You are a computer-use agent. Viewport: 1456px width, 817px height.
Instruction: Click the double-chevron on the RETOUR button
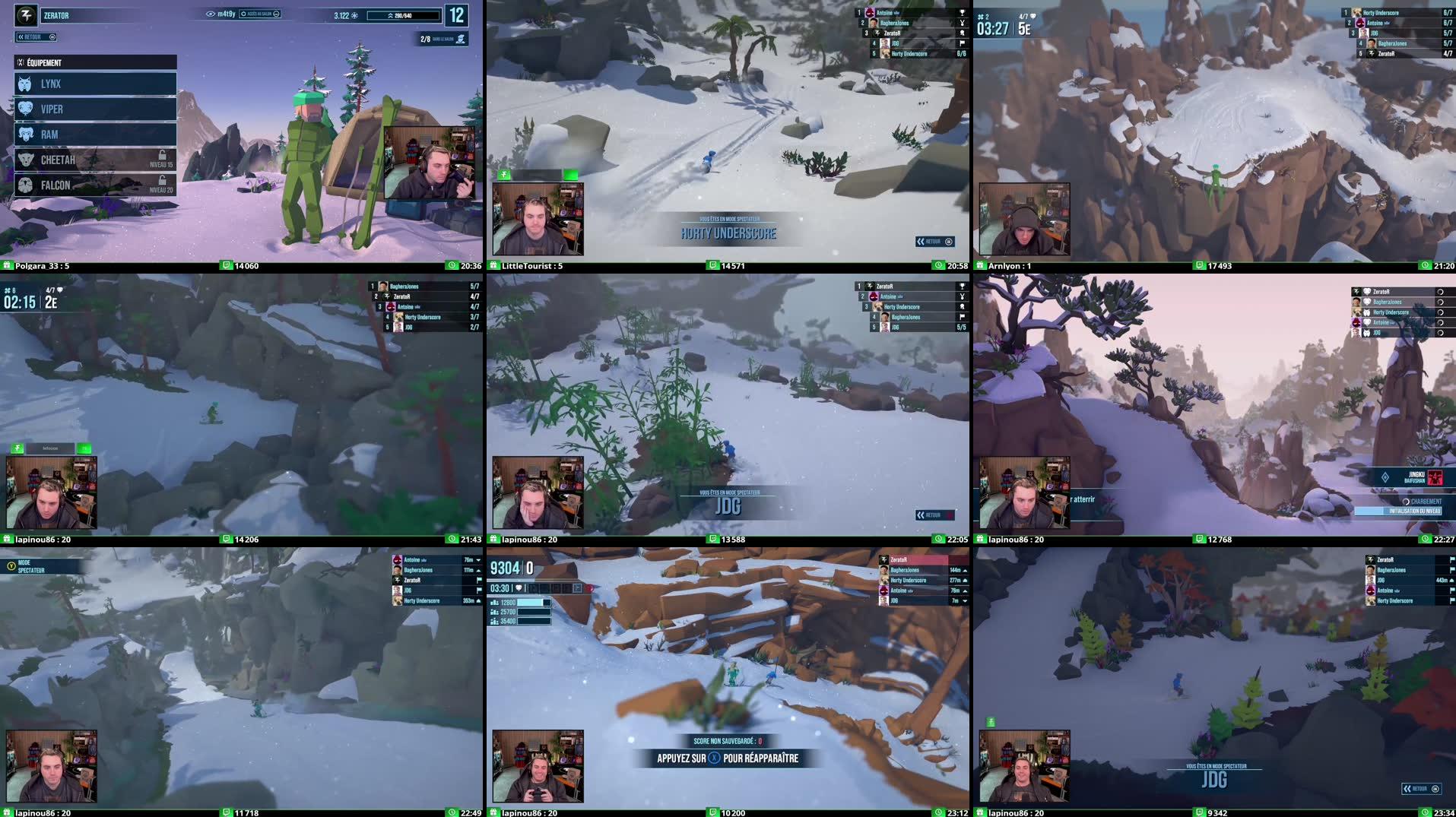[x=21, y=36]
